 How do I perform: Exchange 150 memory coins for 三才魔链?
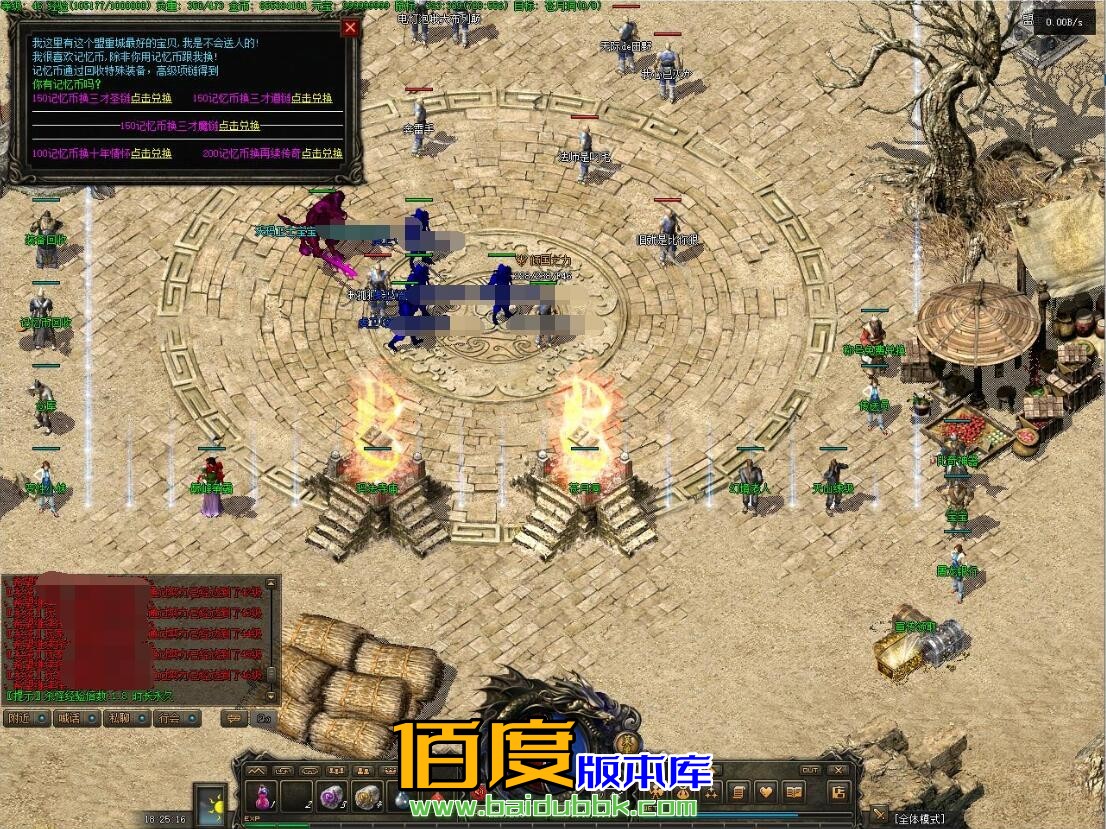(240, 126)
